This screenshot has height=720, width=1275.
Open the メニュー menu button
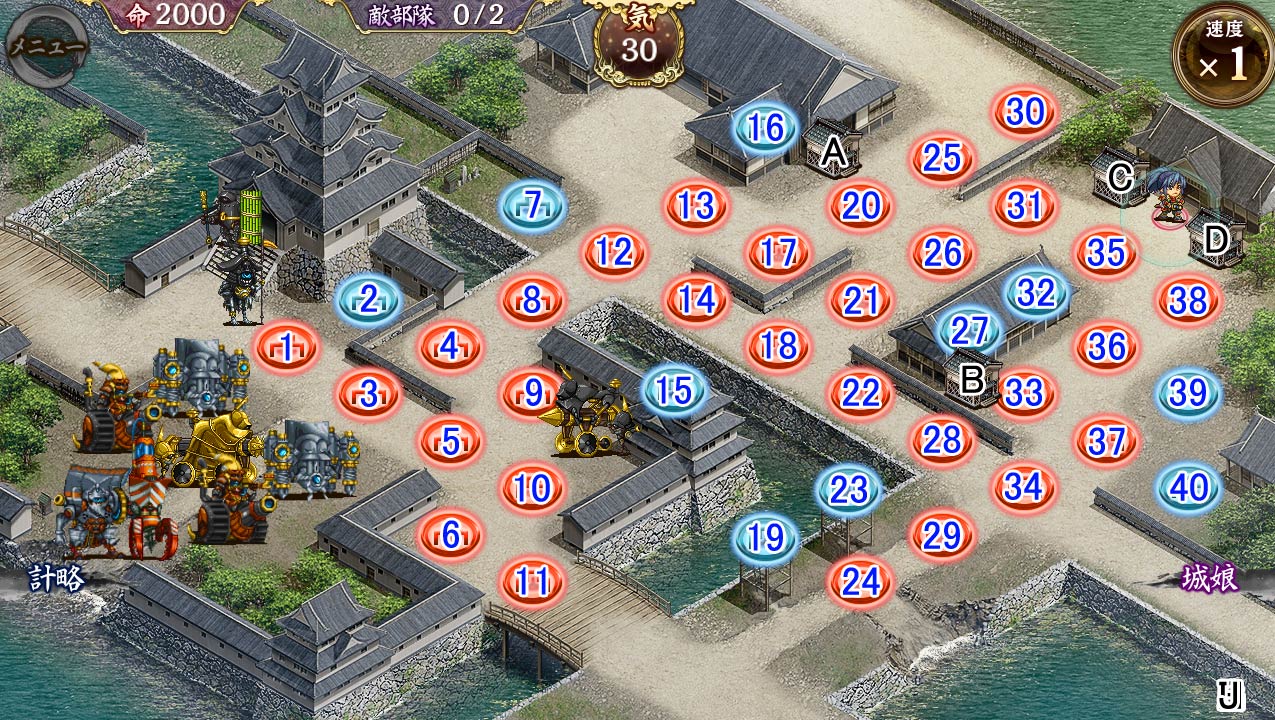(45, 46)
